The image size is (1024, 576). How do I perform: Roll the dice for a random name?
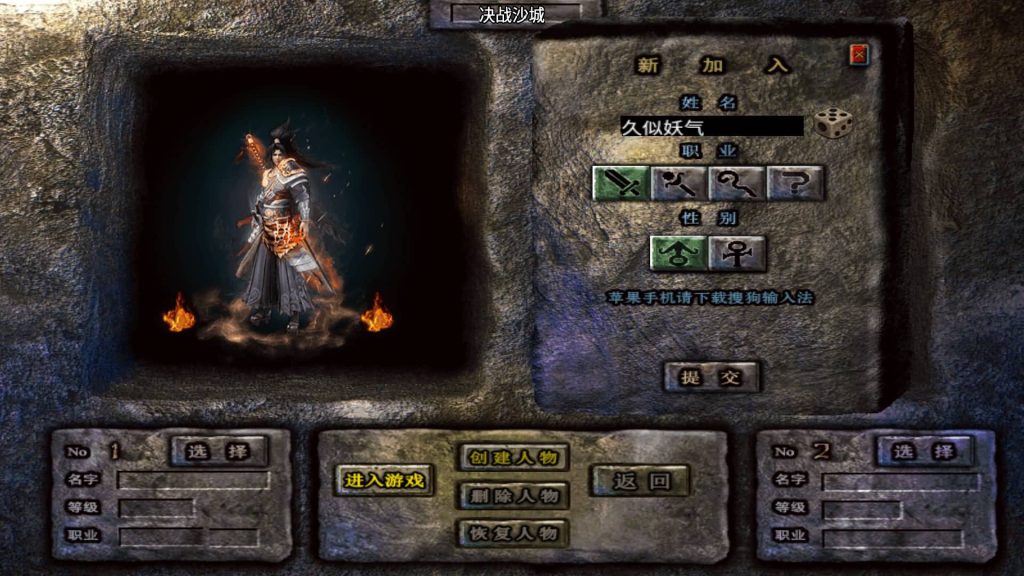[x=833, y=124]
